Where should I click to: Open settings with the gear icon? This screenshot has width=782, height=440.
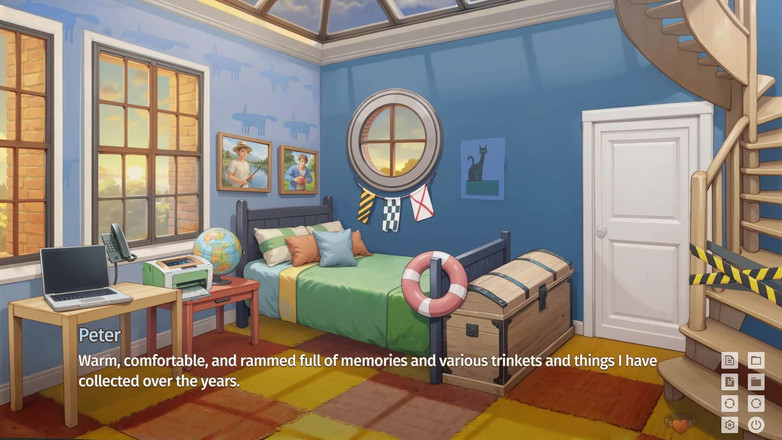pyautogui.click(x=730, y=425)
